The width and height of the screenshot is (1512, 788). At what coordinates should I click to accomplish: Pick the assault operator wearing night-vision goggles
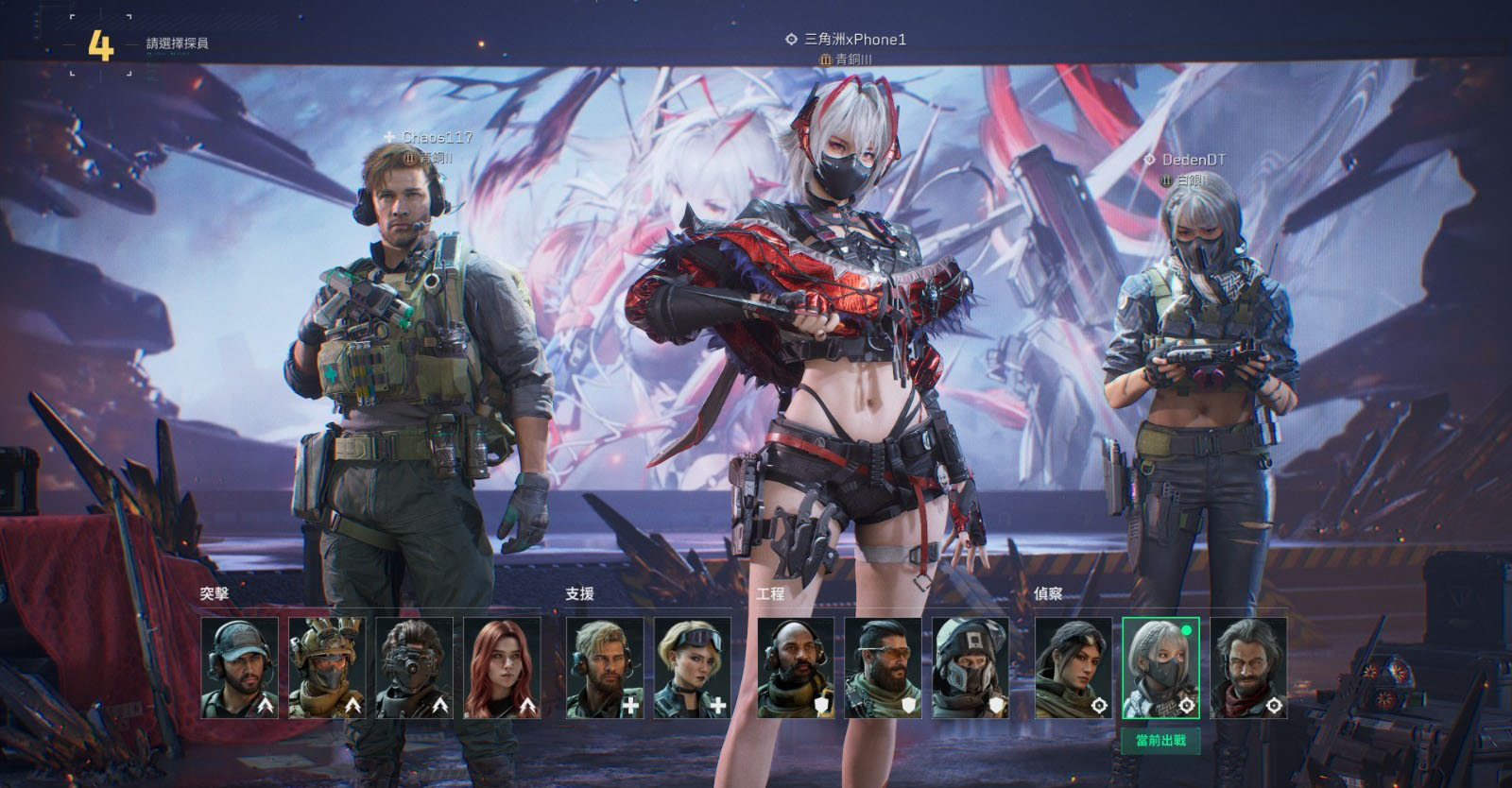coord(414,668)
